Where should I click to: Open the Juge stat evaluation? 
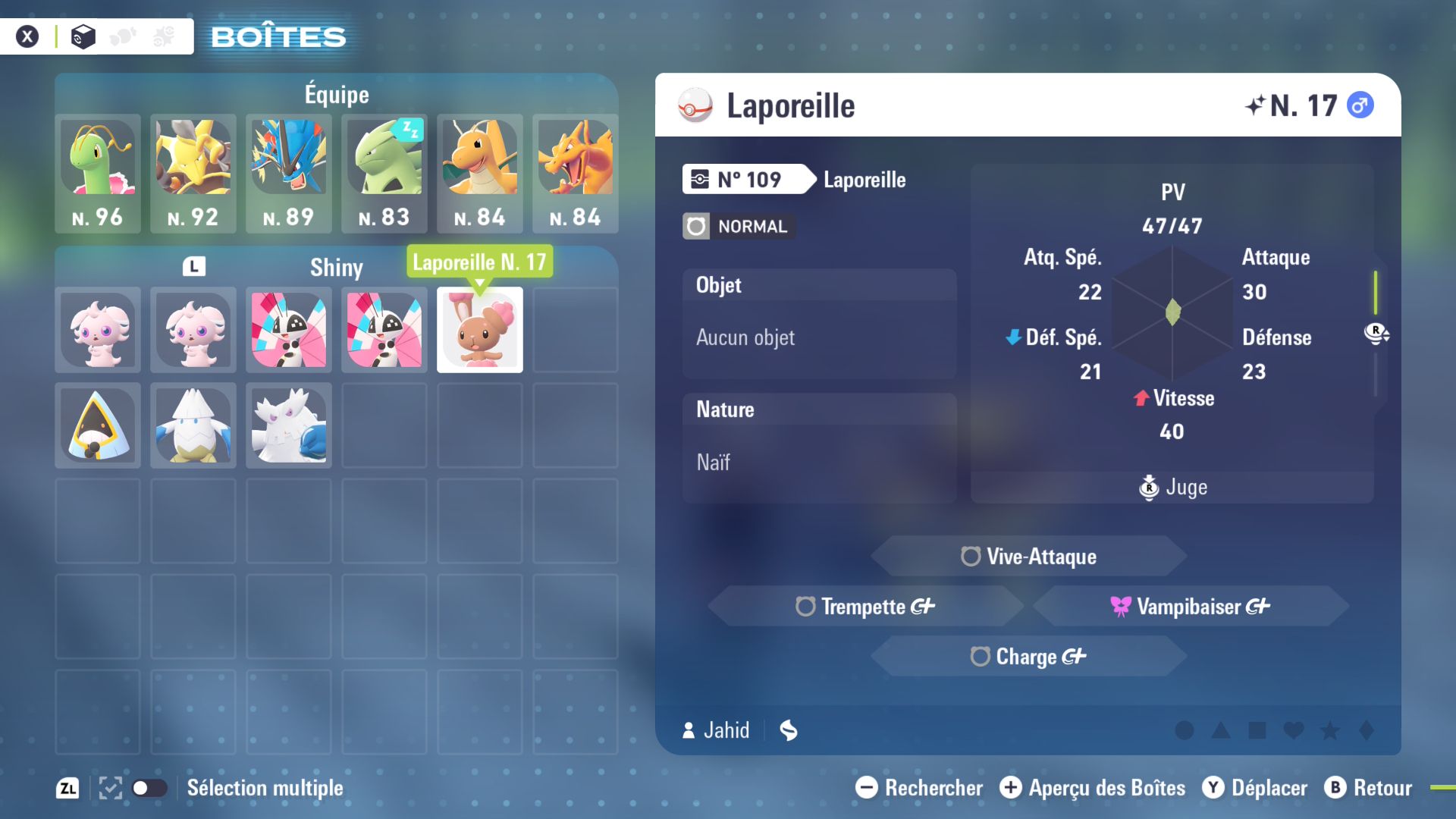pyautogui.click(x=1172, y=487)
